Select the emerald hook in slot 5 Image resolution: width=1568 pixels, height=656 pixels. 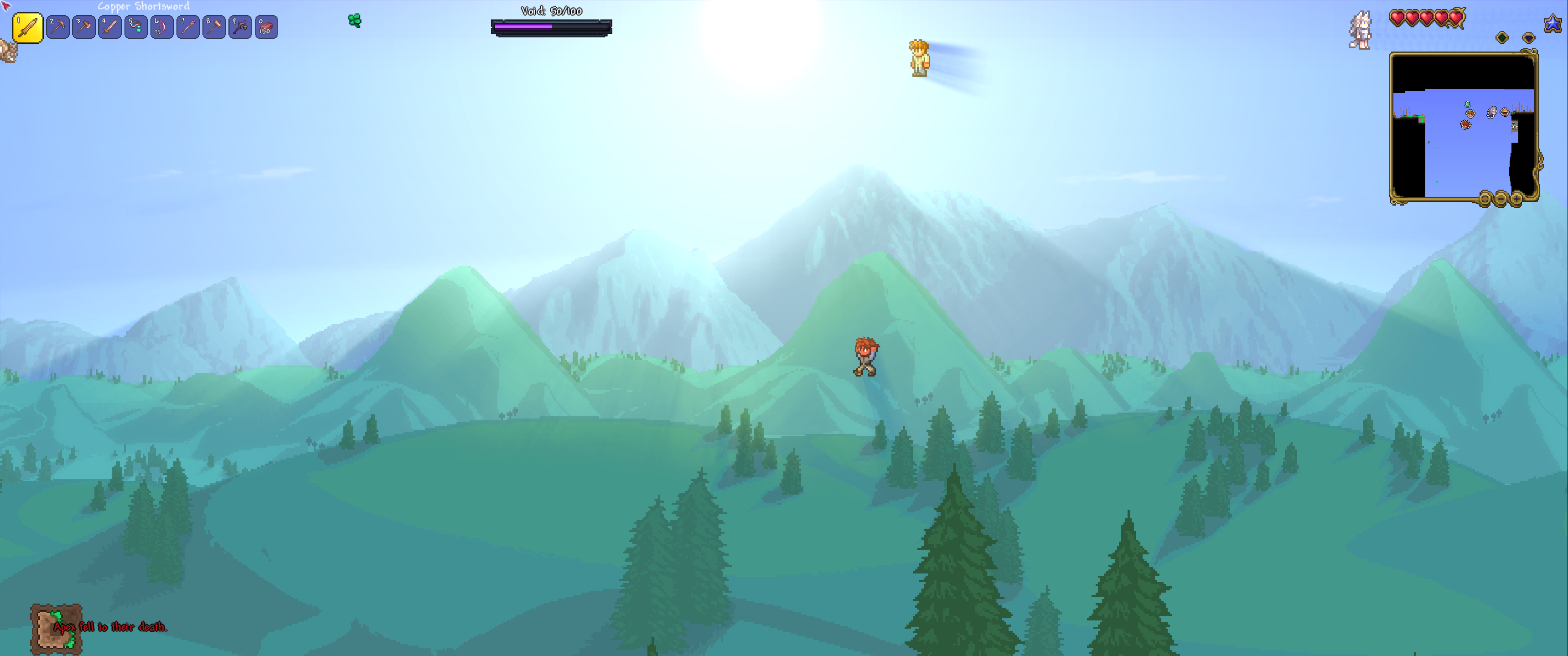tap(136, 27)
